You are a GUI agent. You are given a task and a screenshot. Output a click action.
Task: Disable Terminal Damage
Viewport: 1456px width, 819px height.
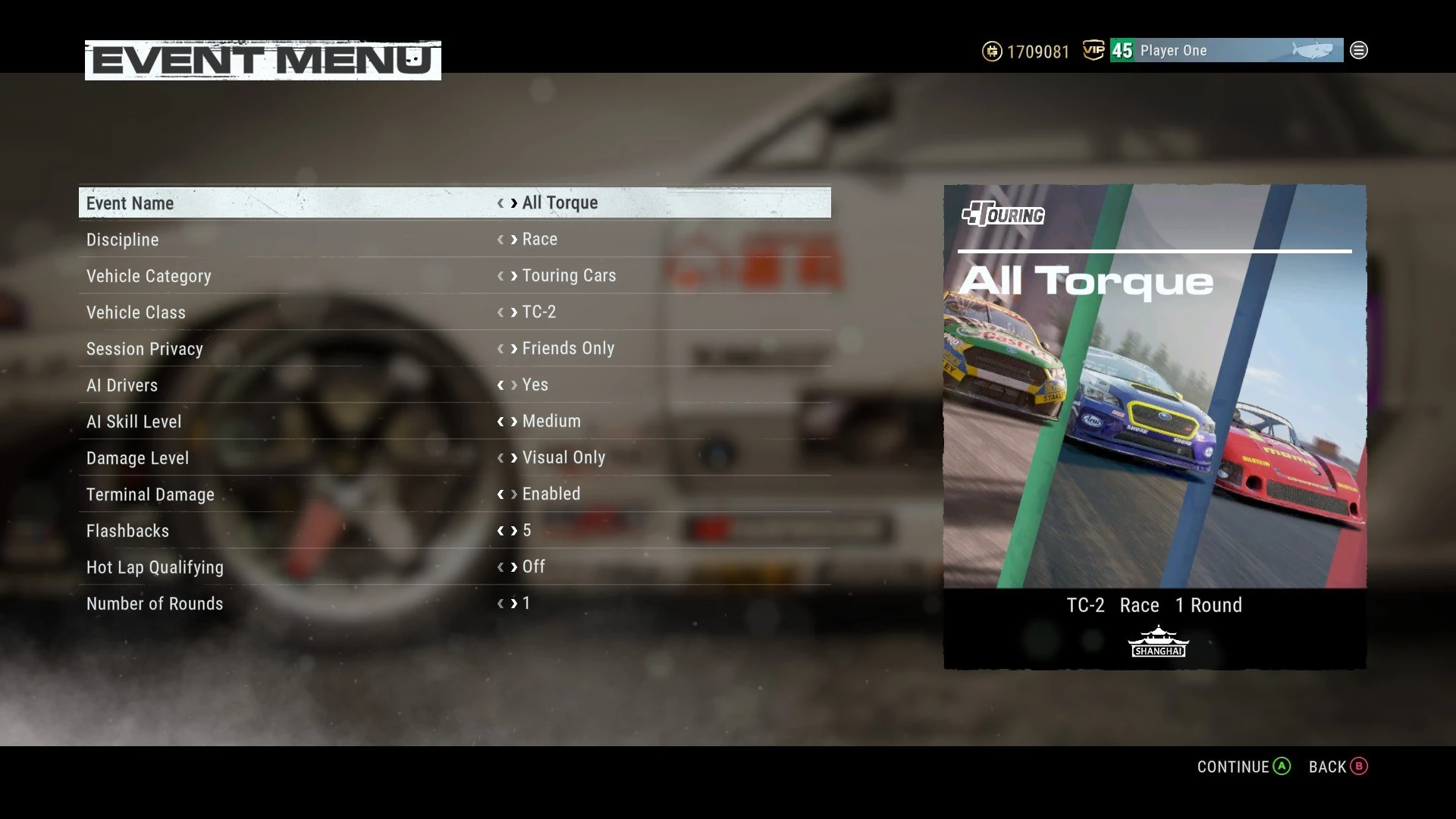point(513,494)
